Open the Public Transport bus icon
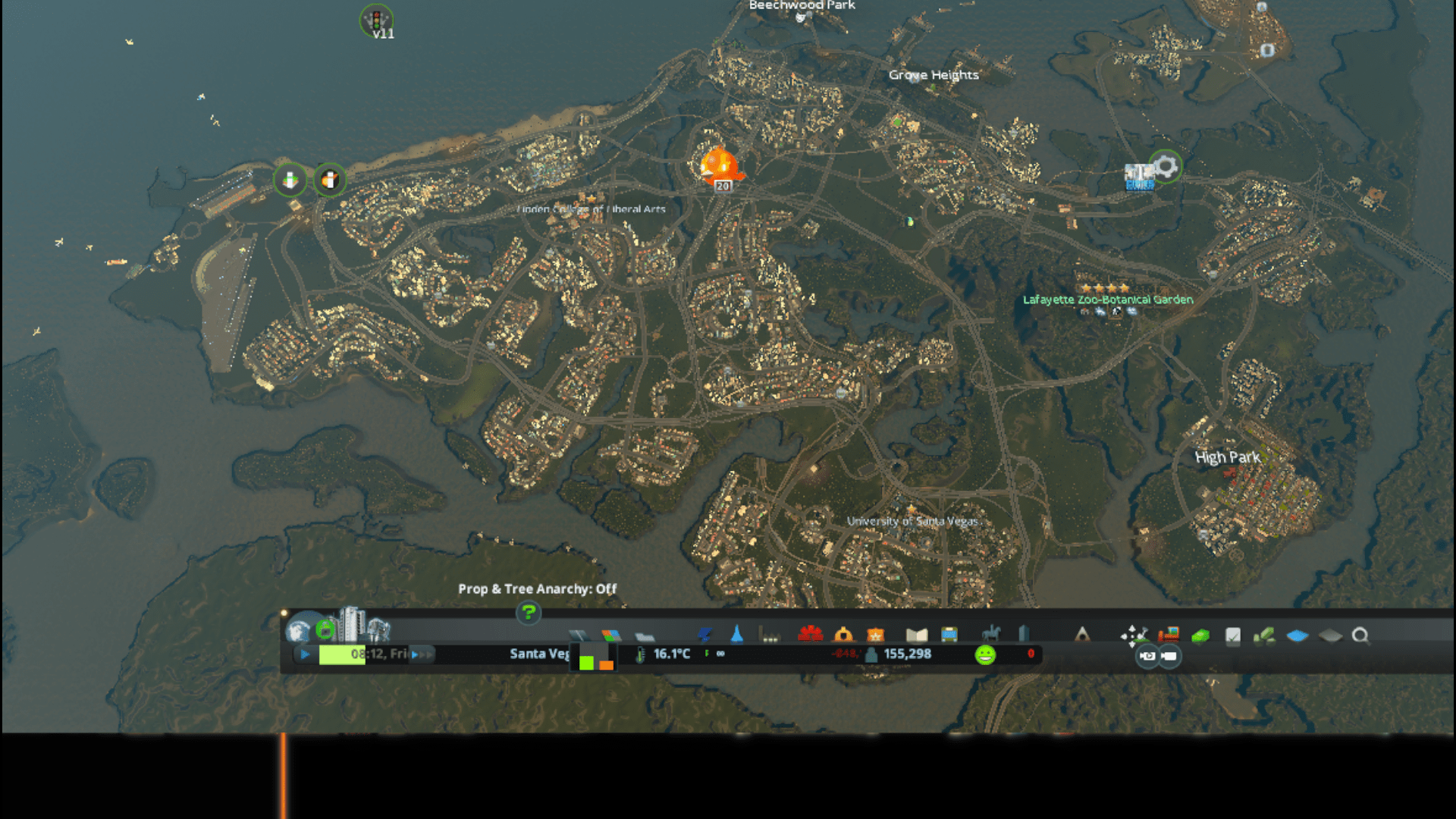 click(949, 635)
